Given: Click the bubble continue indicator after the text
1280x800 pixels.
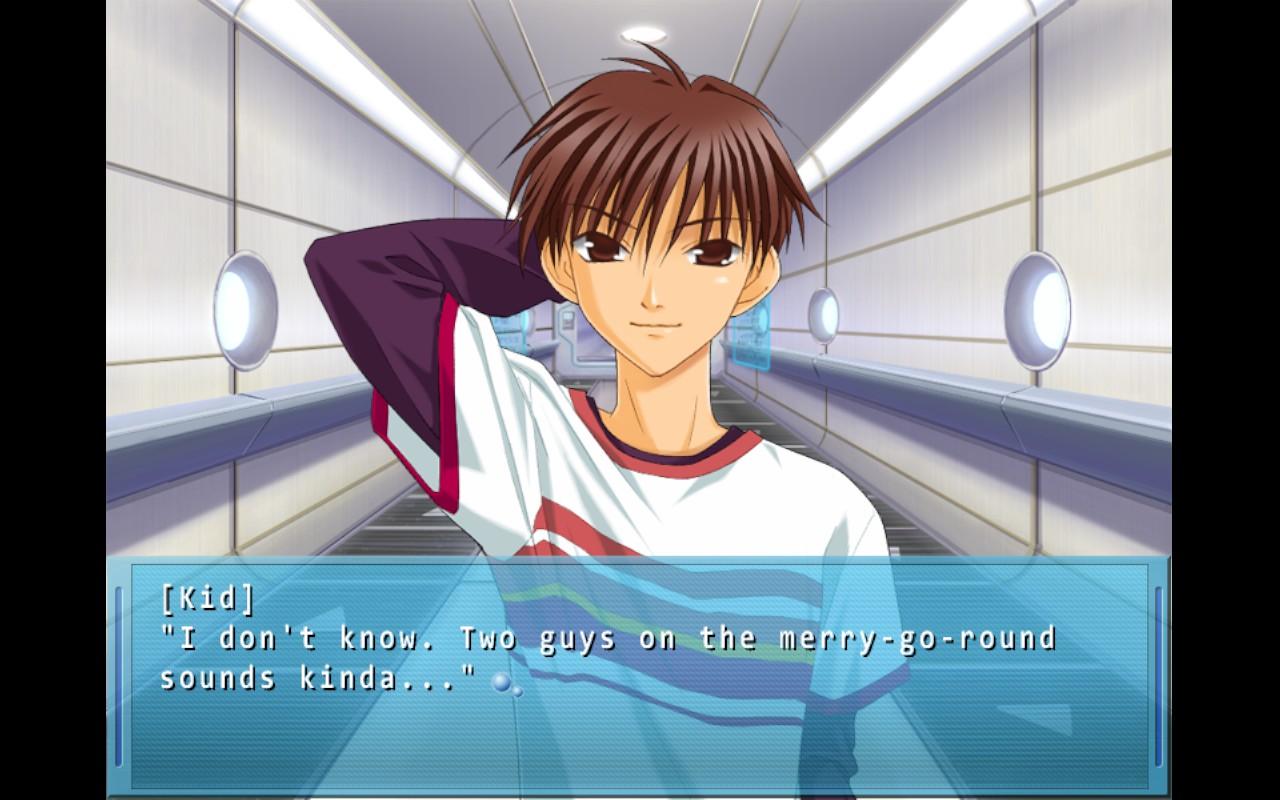Looking at the screenshot, I should coord(505,684).
